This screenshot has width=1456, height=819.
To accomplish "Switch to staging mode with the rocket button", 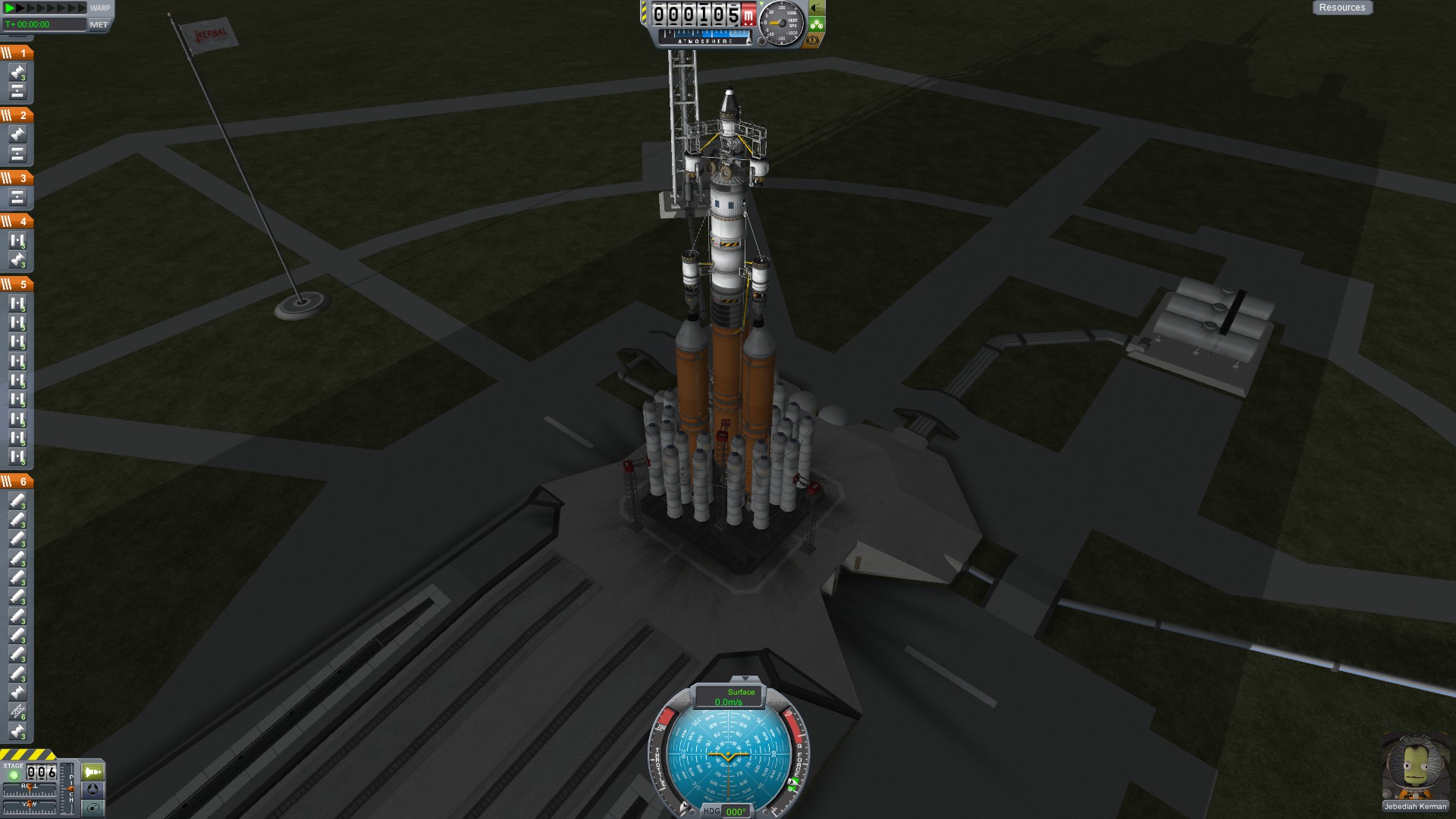I will pyautogui.click(x=93, y=772).
